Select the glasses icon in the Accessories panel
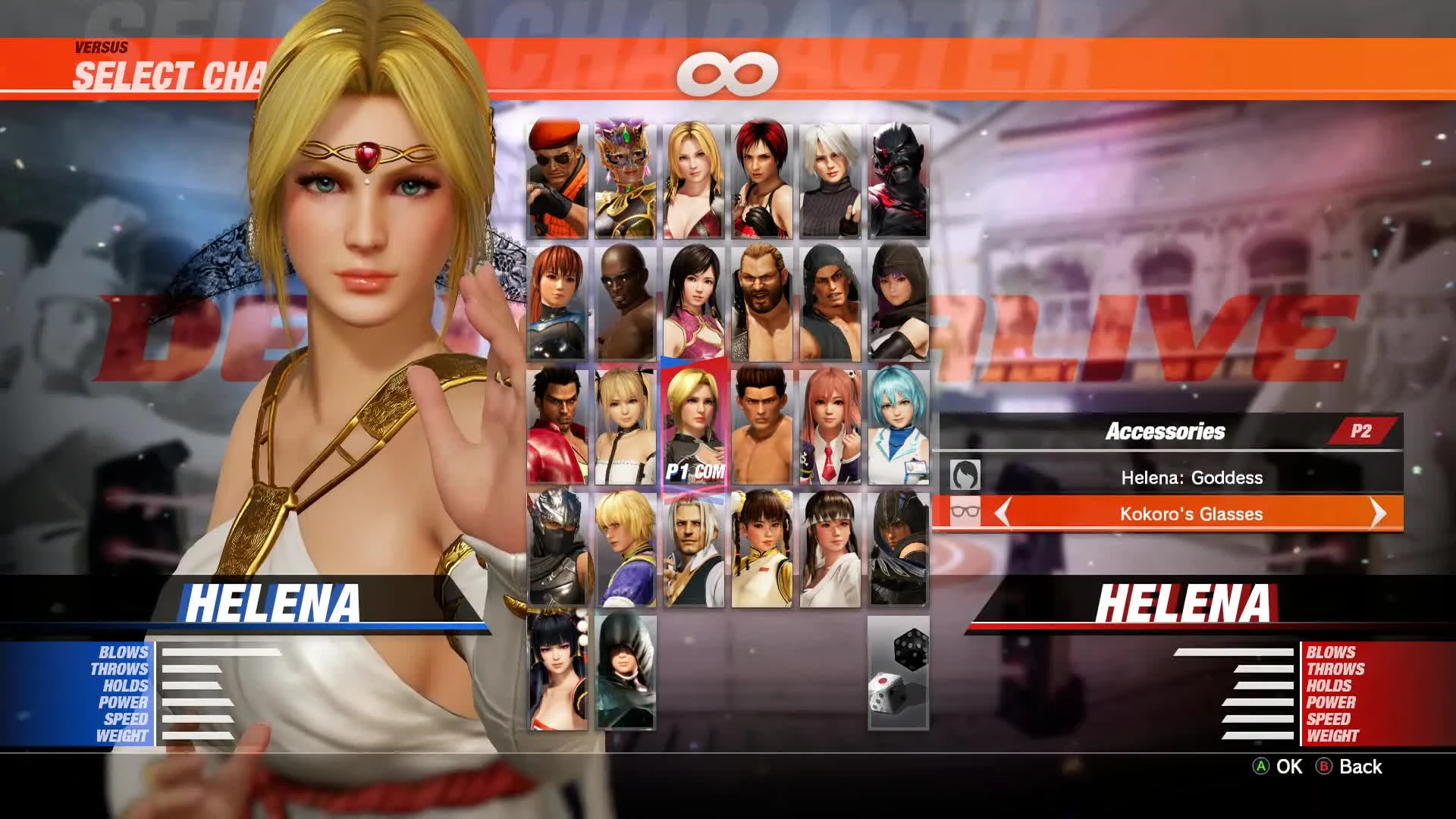Screen dimensions: 1456x819 (967, 513)
